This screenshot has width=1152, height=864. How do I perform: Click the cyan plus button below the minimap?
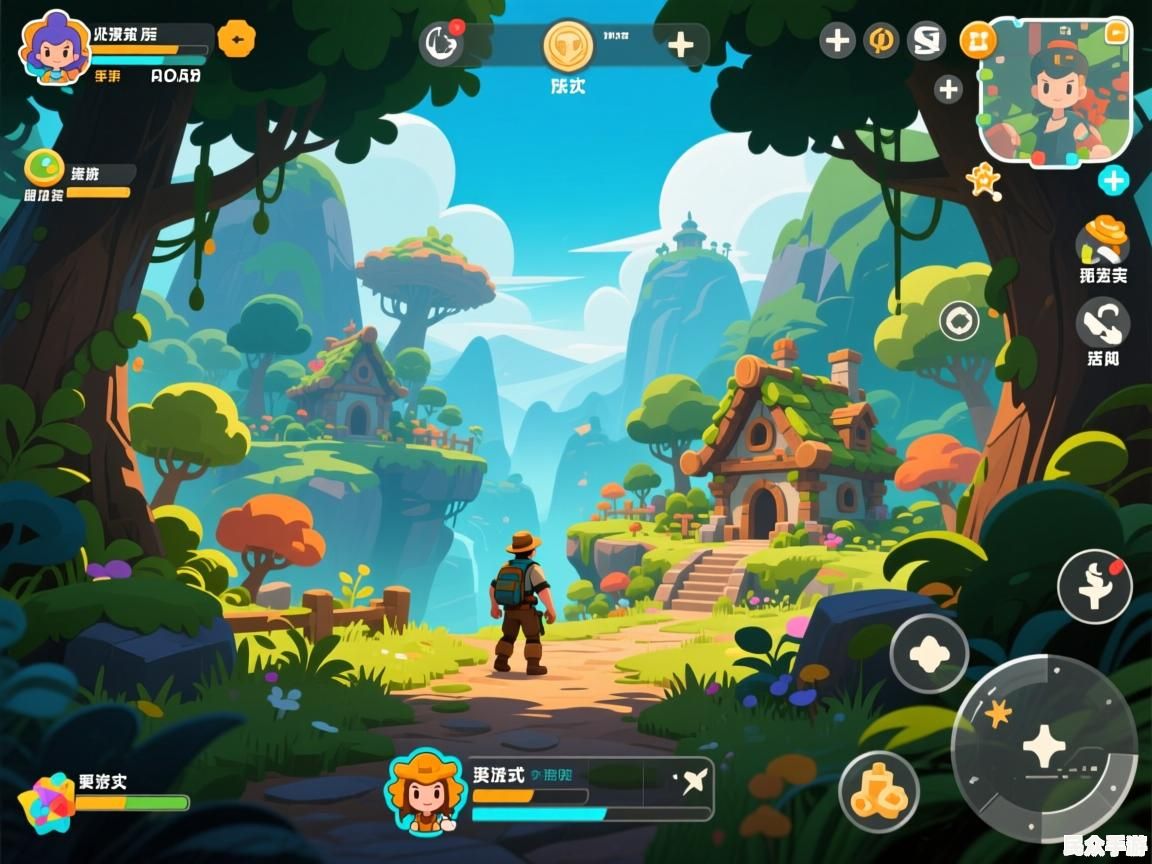click(x=1113, y=180)
